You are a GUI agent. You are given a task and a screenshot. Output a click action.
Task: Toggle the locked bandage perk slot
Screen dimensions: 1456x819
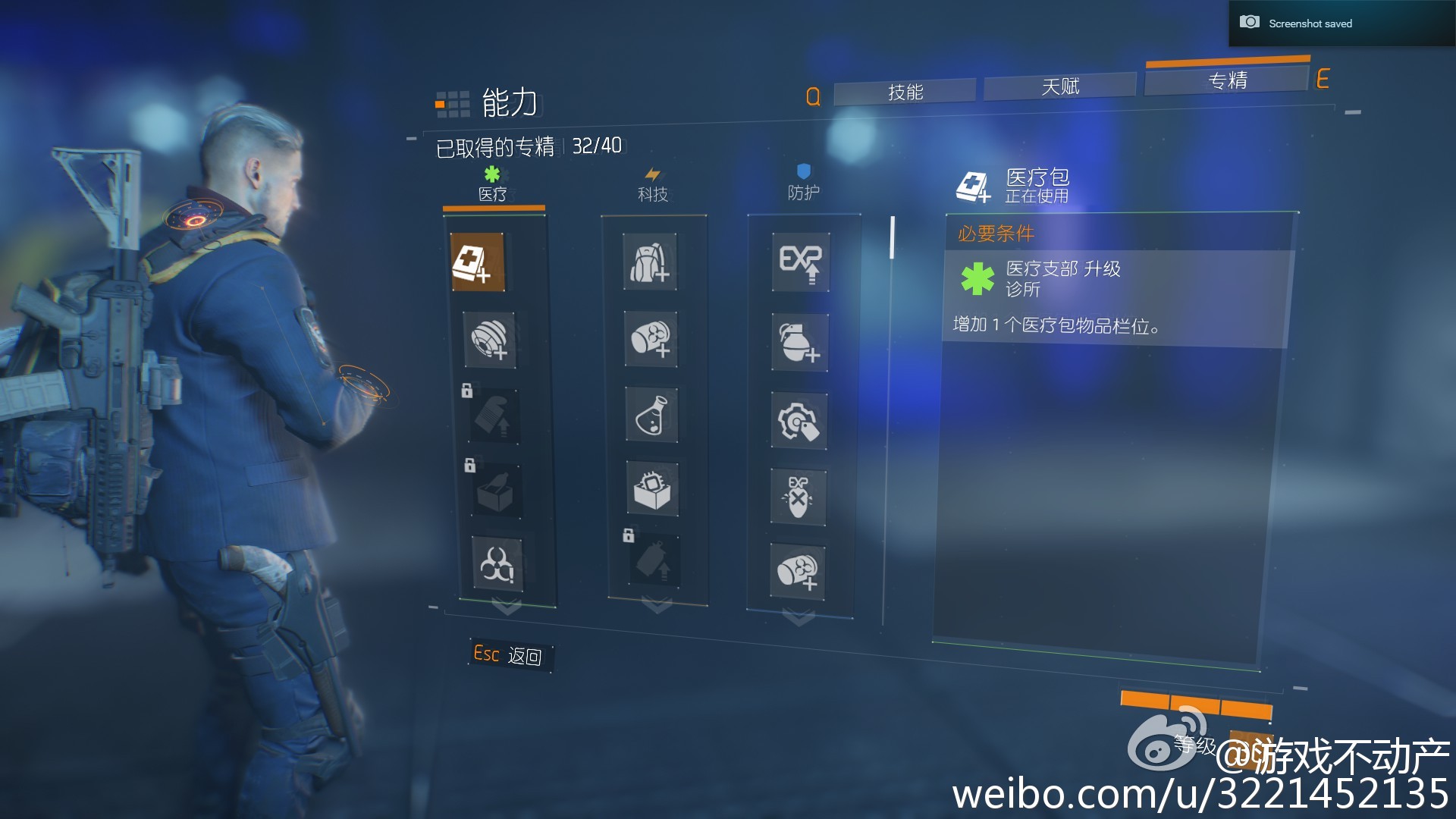[493, 416]
